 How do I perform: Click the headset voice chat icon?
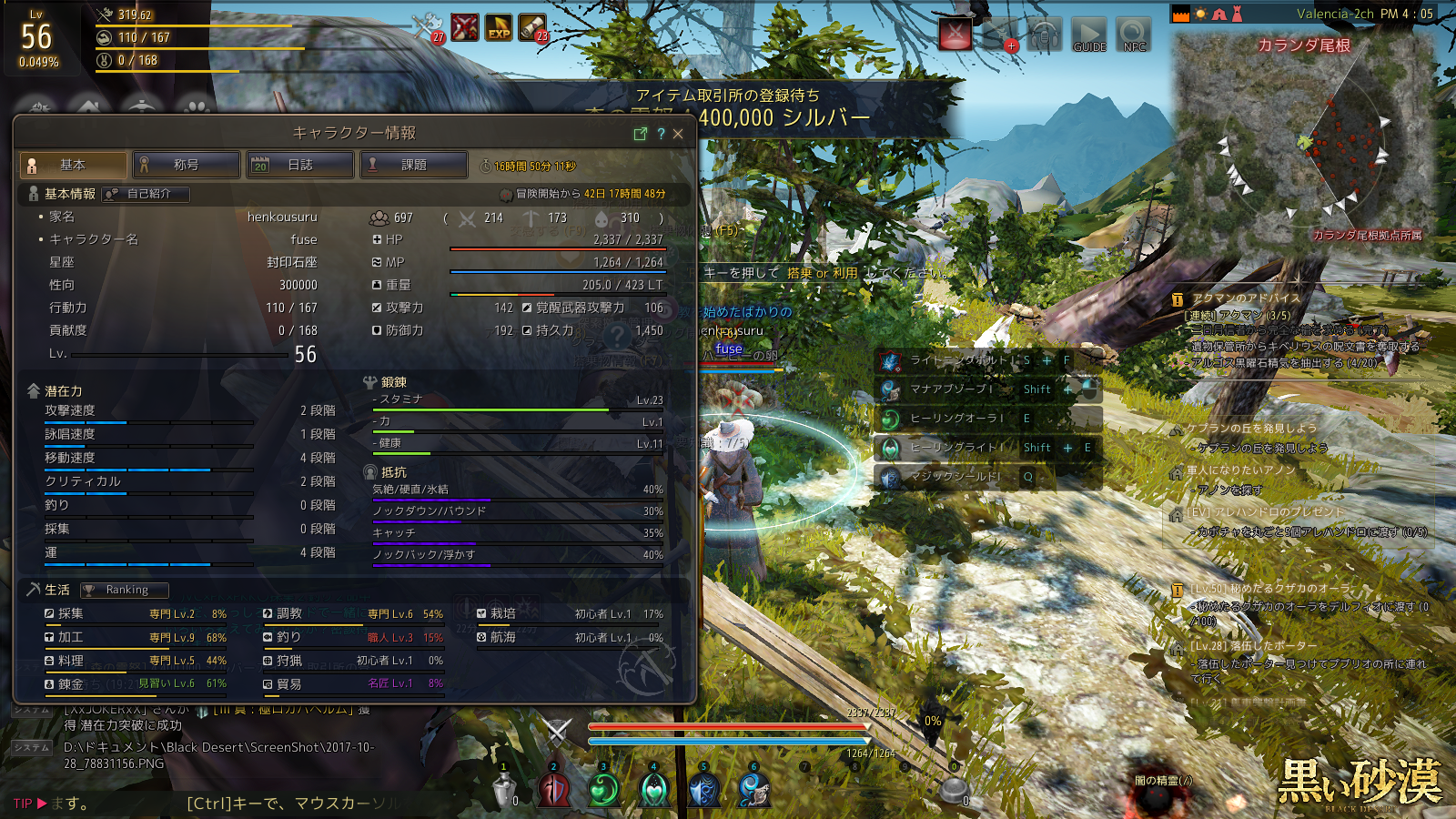[1045, 36]
